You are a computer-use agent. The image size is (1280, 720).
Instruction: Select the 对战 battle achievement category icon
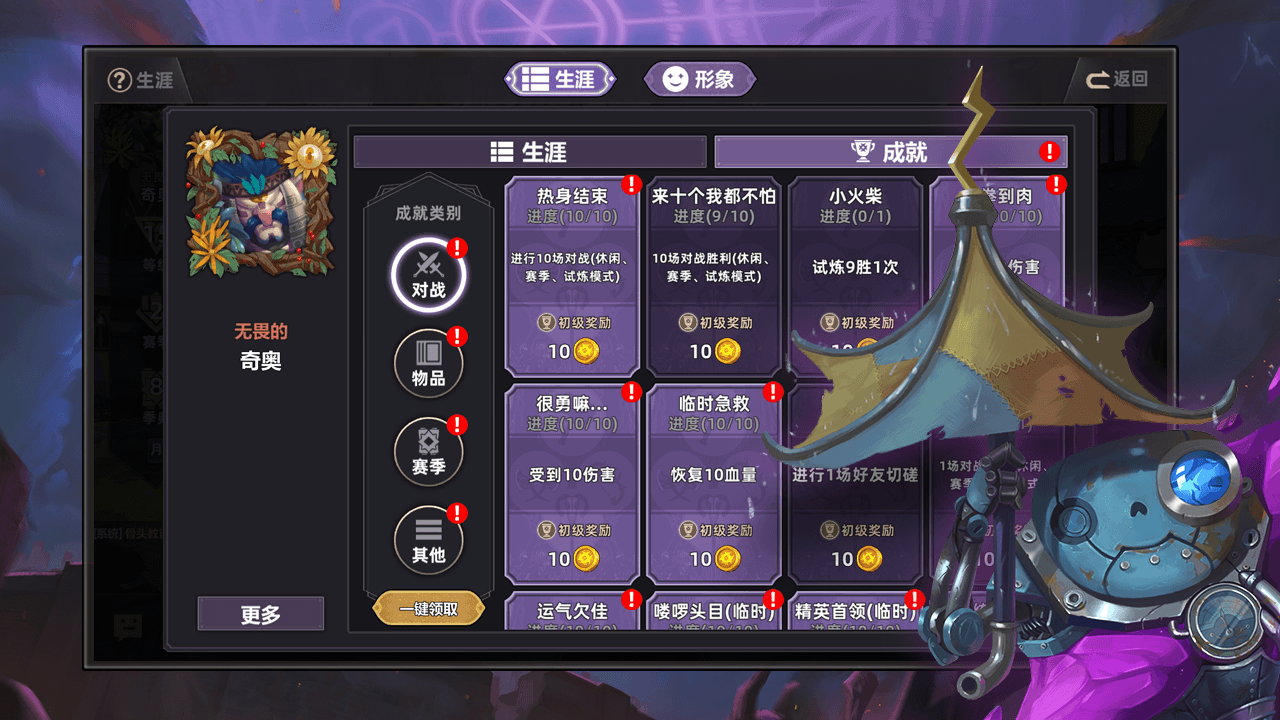coord(429,274)
